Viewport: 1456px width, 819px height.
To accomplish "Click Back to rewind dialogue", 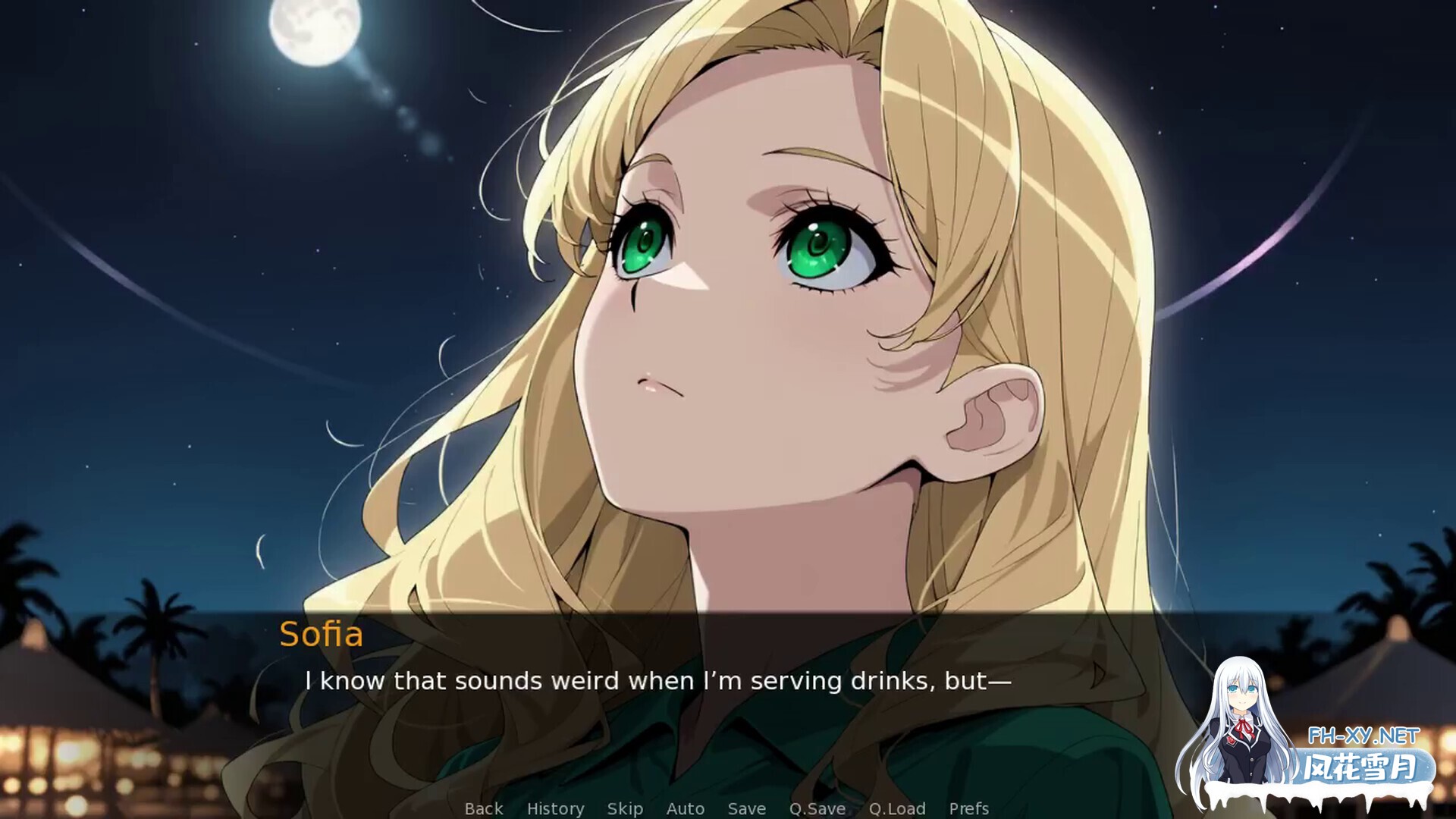I will point(483,808).
